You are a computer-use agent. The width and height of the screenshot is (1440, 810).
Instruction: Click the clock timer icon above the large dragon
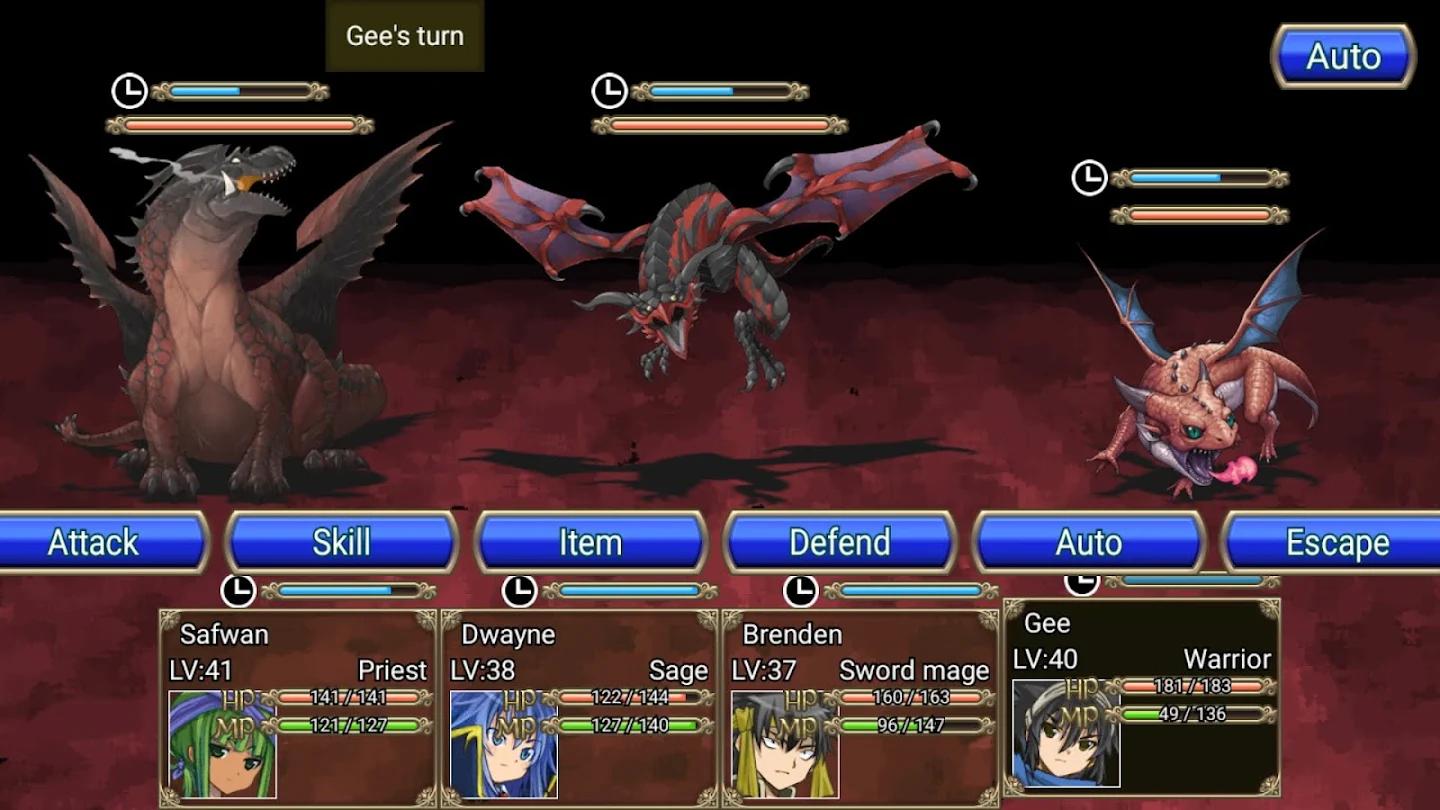[x=130, y=90]
